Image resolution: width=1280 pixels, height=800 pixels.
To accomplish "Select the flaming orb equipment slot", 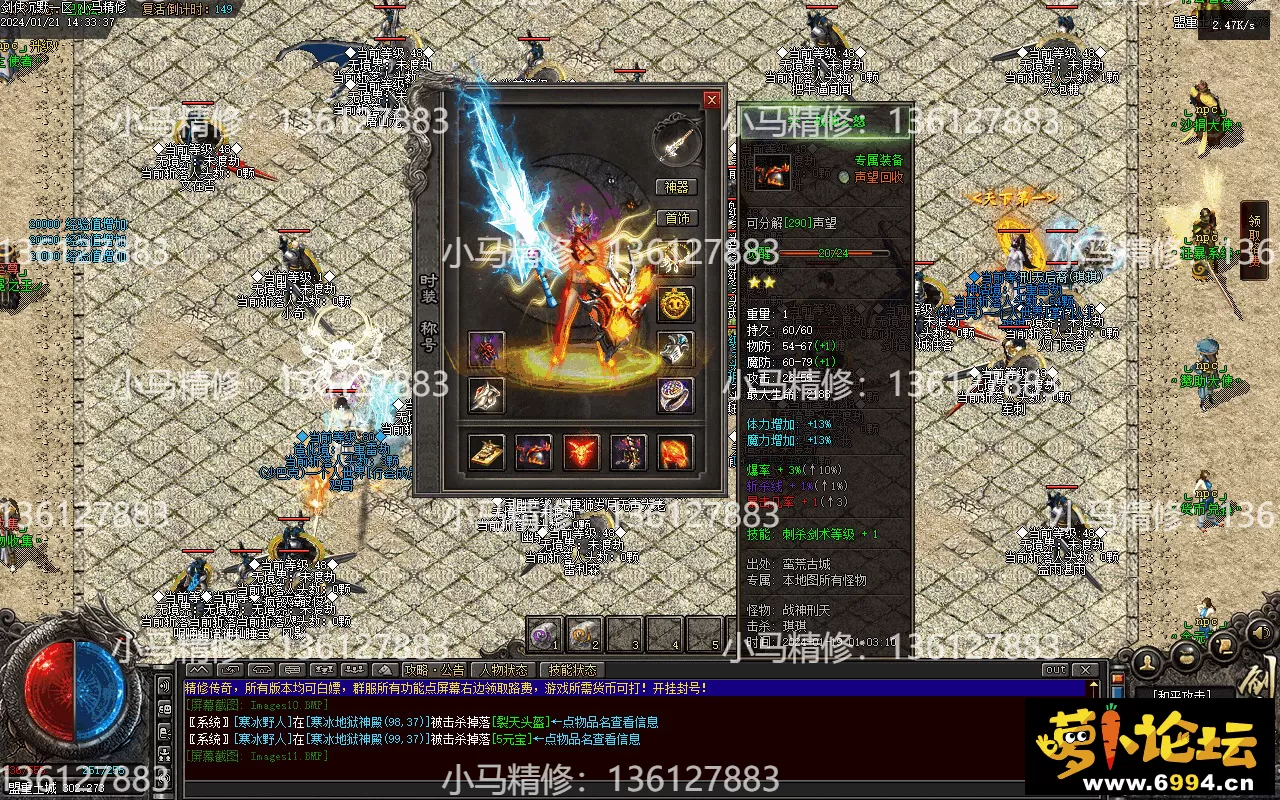I will pos(675,453).
